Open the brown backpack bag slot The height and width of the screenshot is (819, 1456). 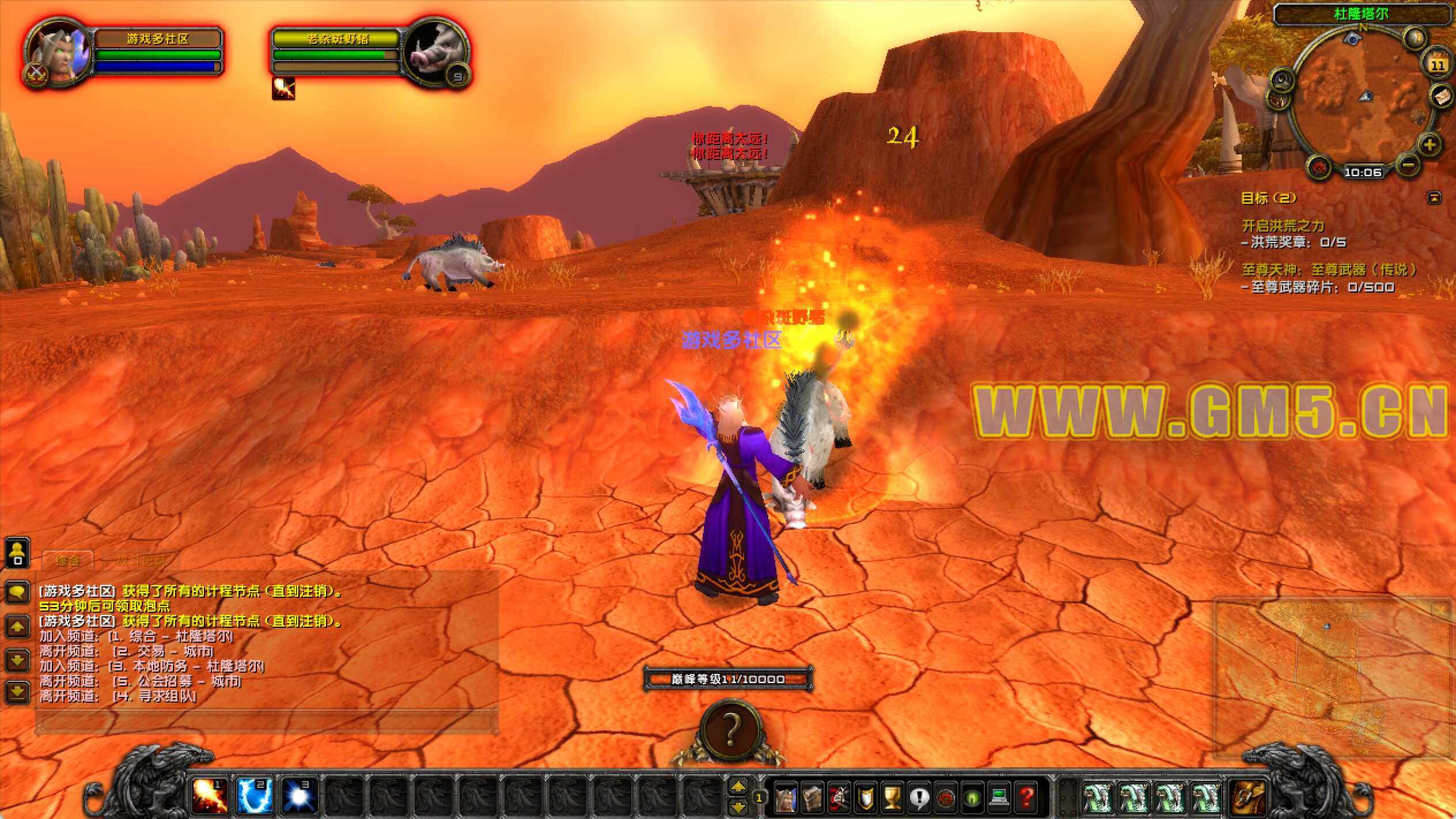(1247, 798)
